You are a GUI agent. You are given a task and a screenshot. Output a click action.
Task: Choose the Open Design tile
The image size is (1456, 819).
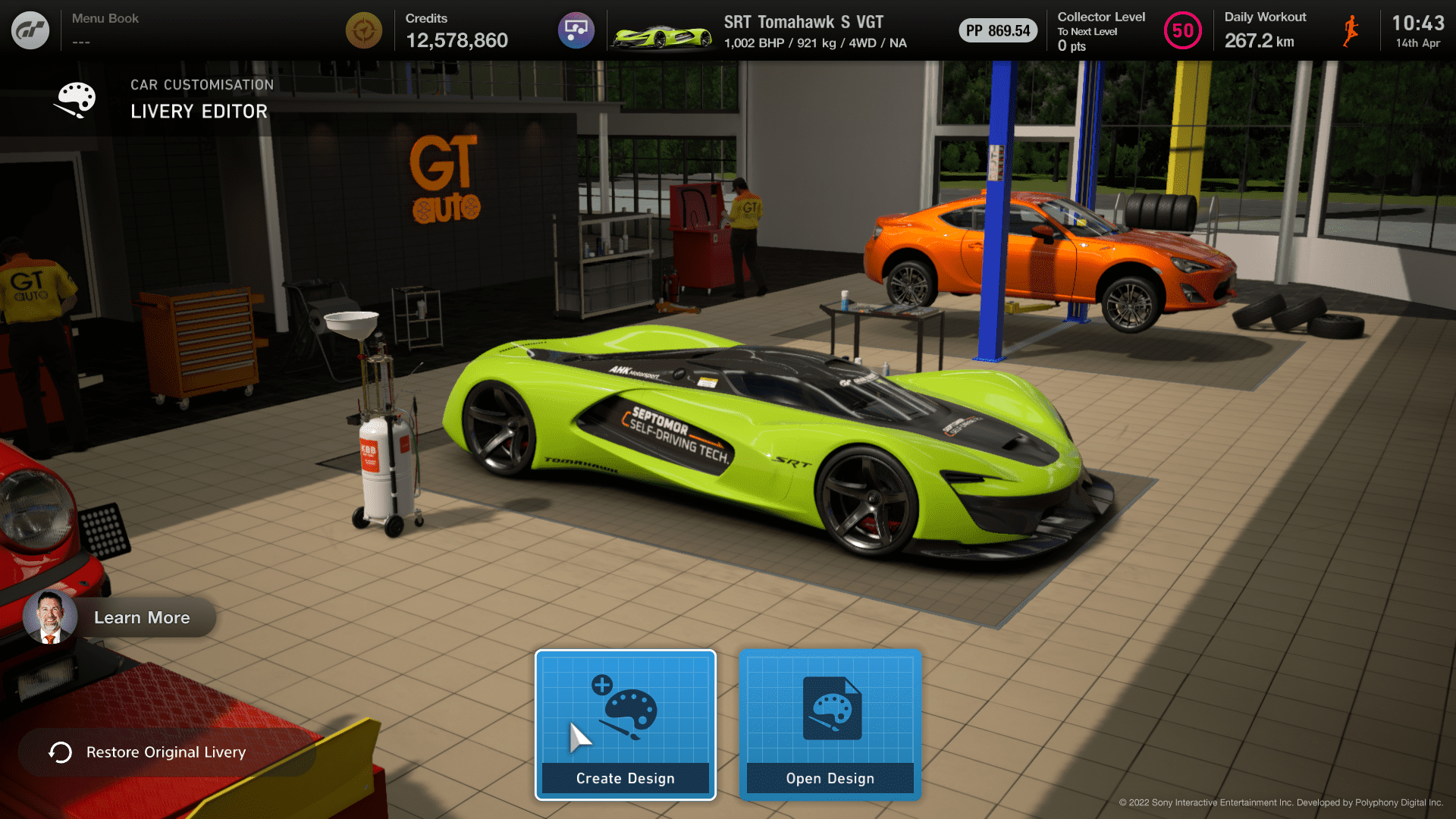[830, 724]
